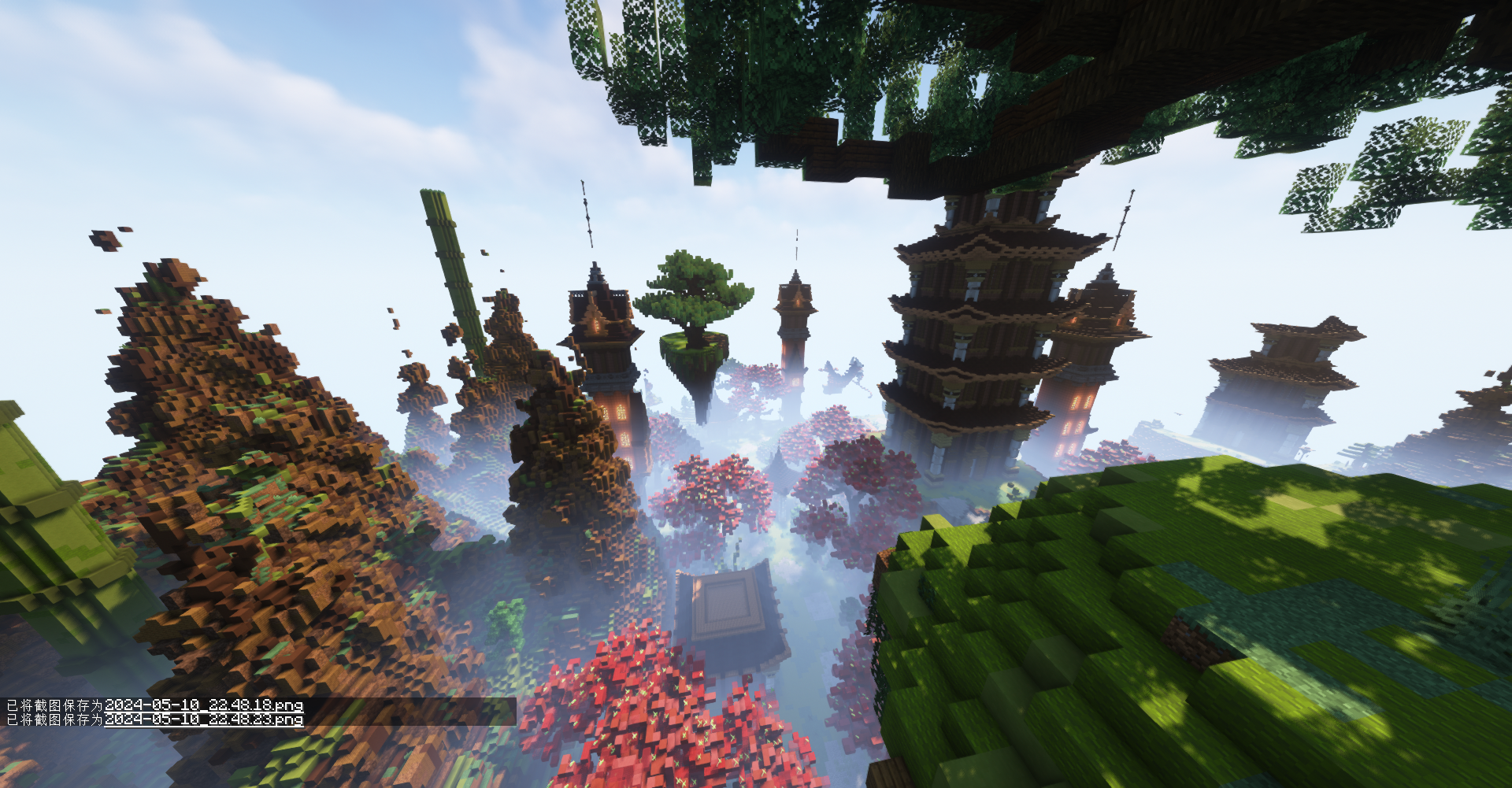
Task: Open the 2024-05-10_22.48.18.png screenshot link
Action: pos(203,705)
